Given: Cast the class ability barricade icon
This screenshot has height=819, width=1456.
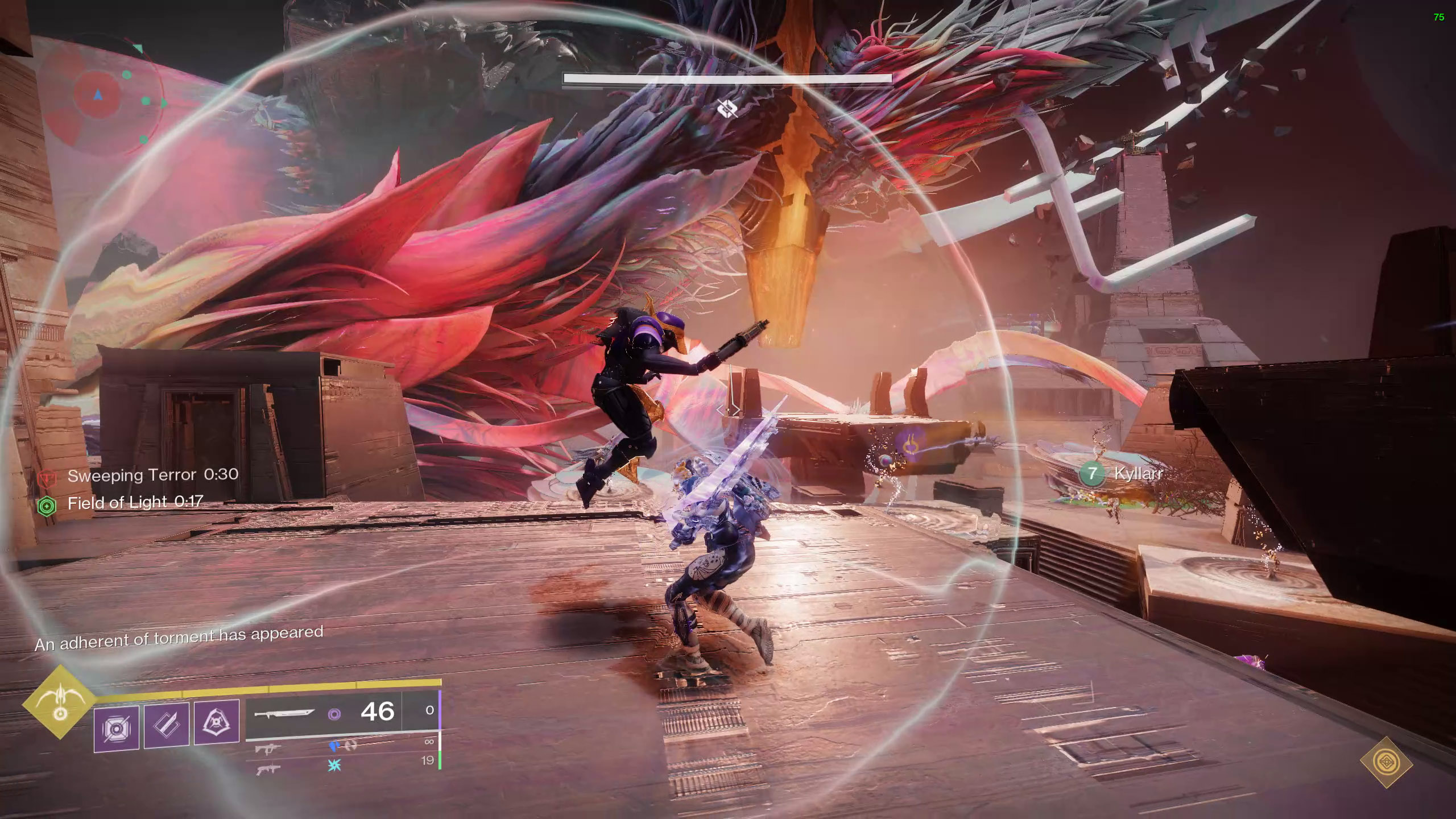Looking at the screenshot, I should point(216,722).
